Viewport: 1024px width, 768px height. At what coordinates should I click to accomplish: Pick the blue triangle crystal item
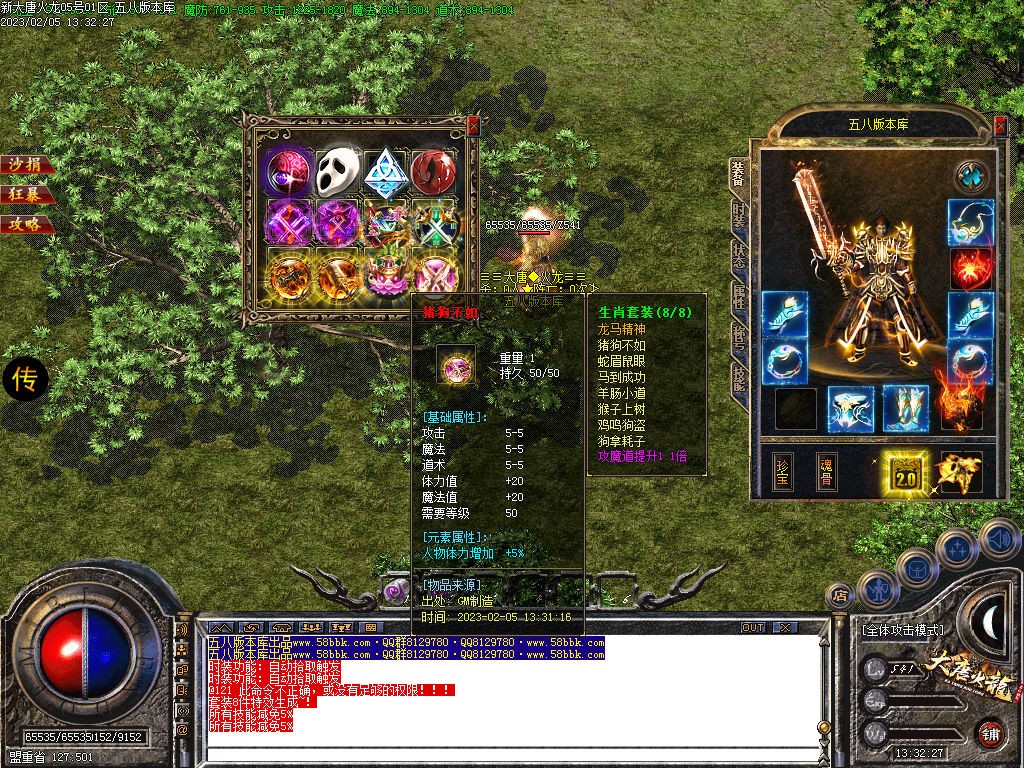click(385, 173)
